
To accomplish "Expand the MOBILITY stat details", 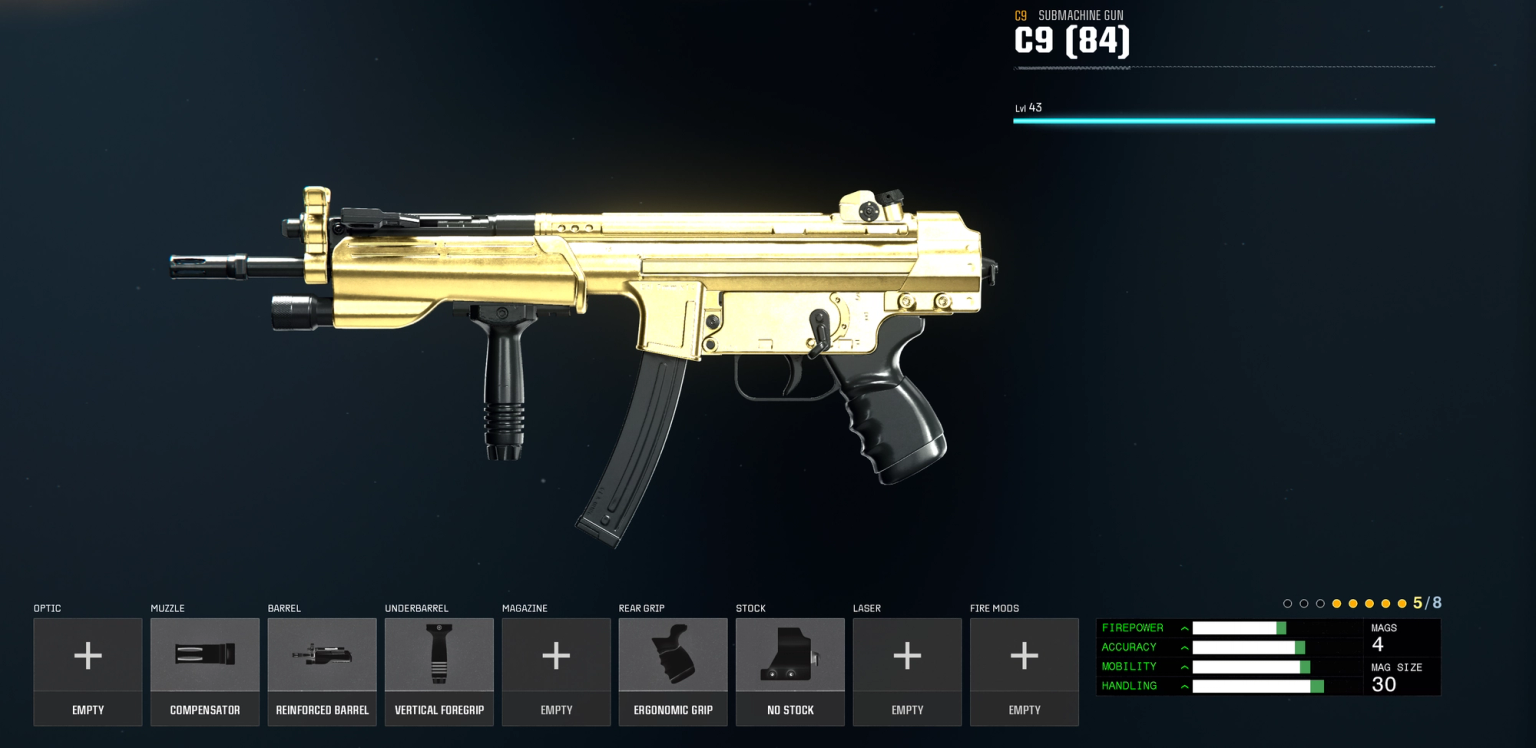I will click(x=1183, y=666).
